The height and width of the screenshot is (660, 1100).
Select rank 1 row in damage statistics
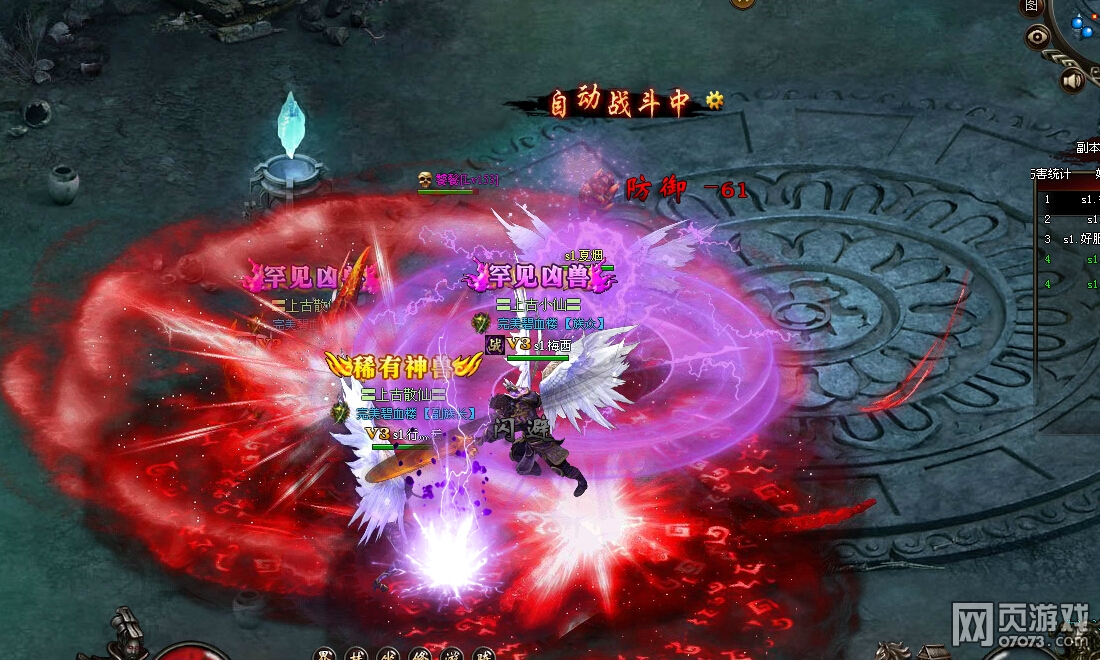pyautogui.click(x=1070, y=200)
